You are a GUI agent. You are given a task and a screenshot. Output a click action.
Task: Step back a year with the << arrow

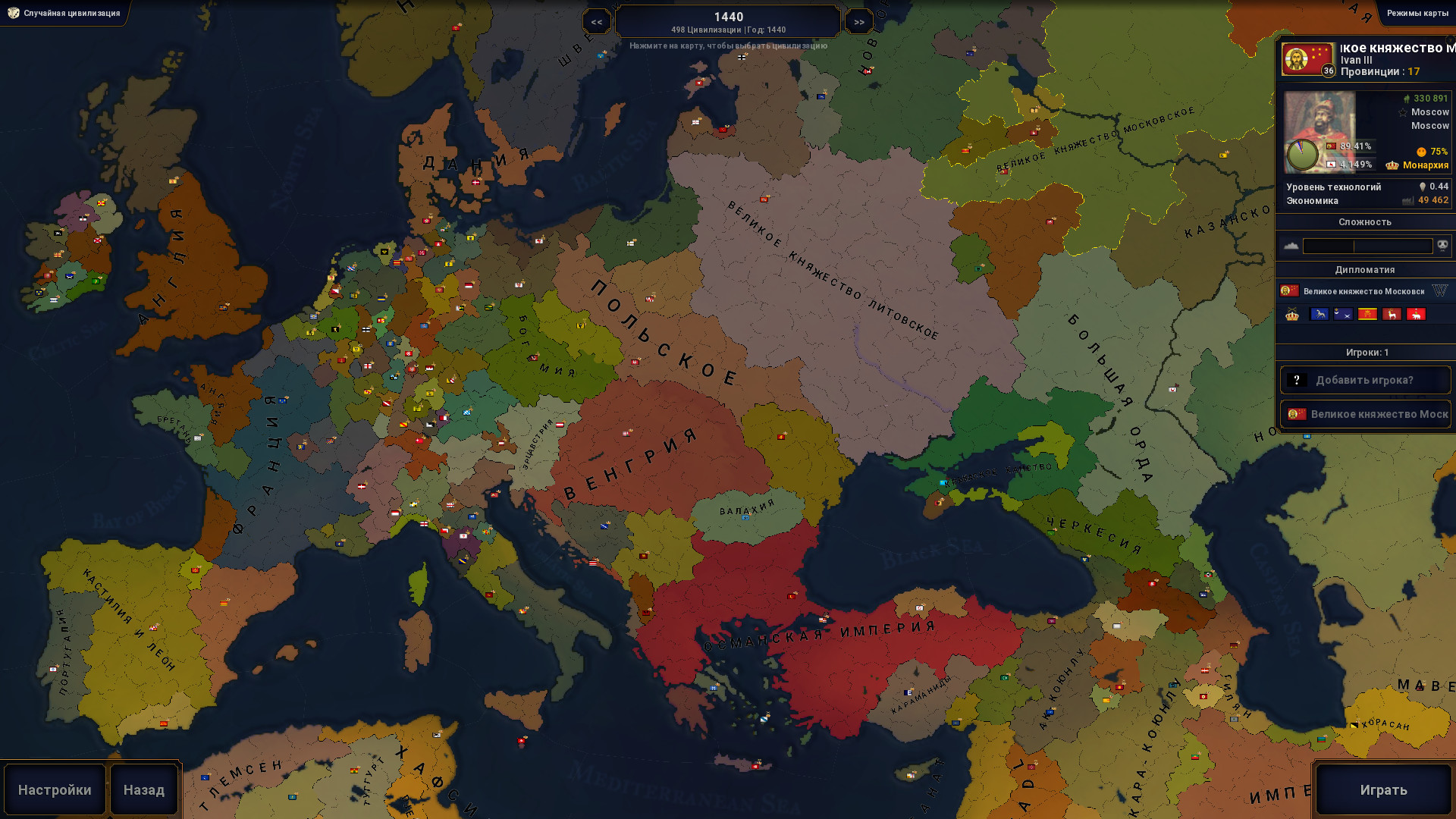click(596, 20)
